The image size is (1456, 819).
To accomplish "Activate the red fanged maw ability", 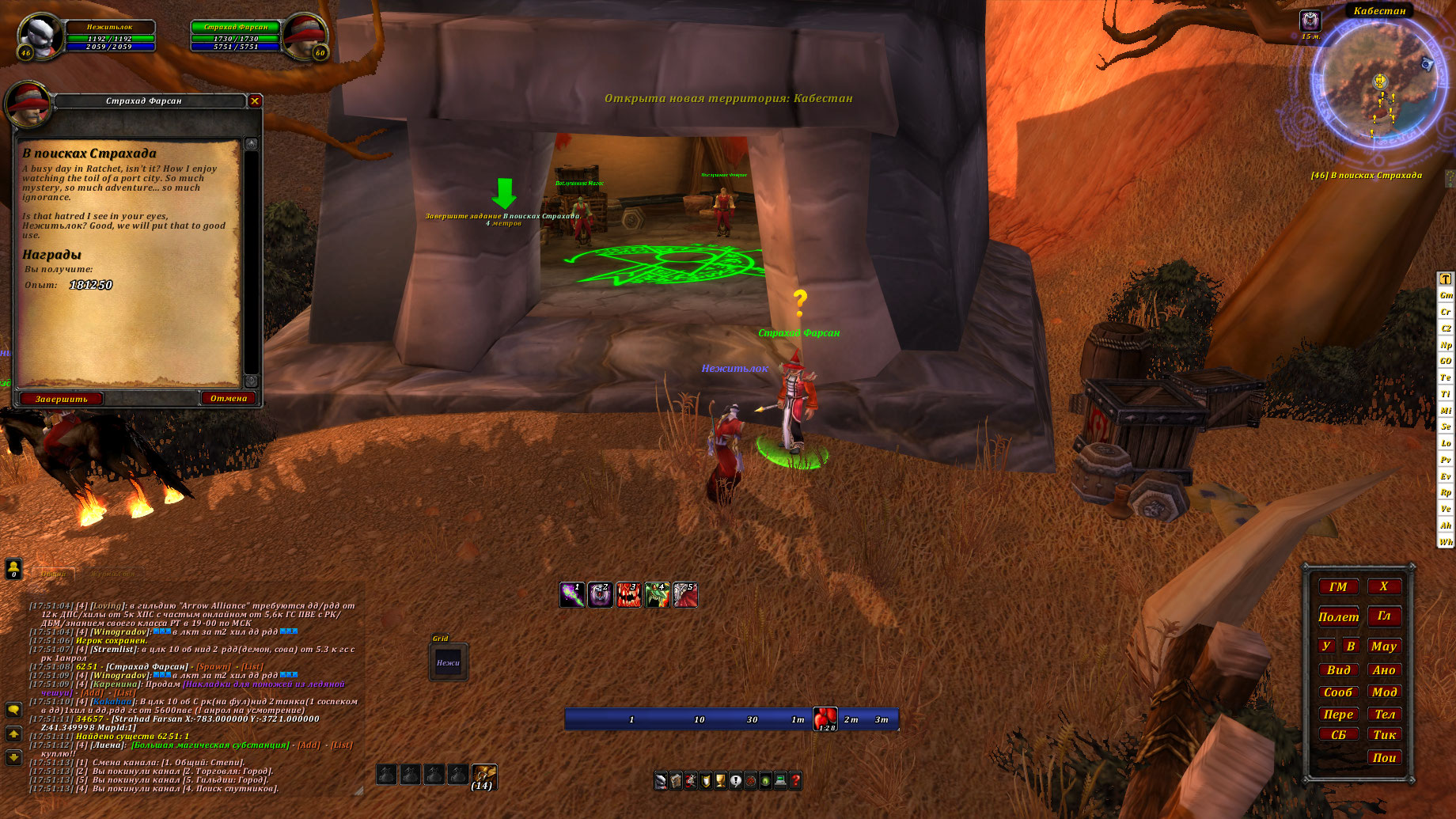I will (628, 594).
